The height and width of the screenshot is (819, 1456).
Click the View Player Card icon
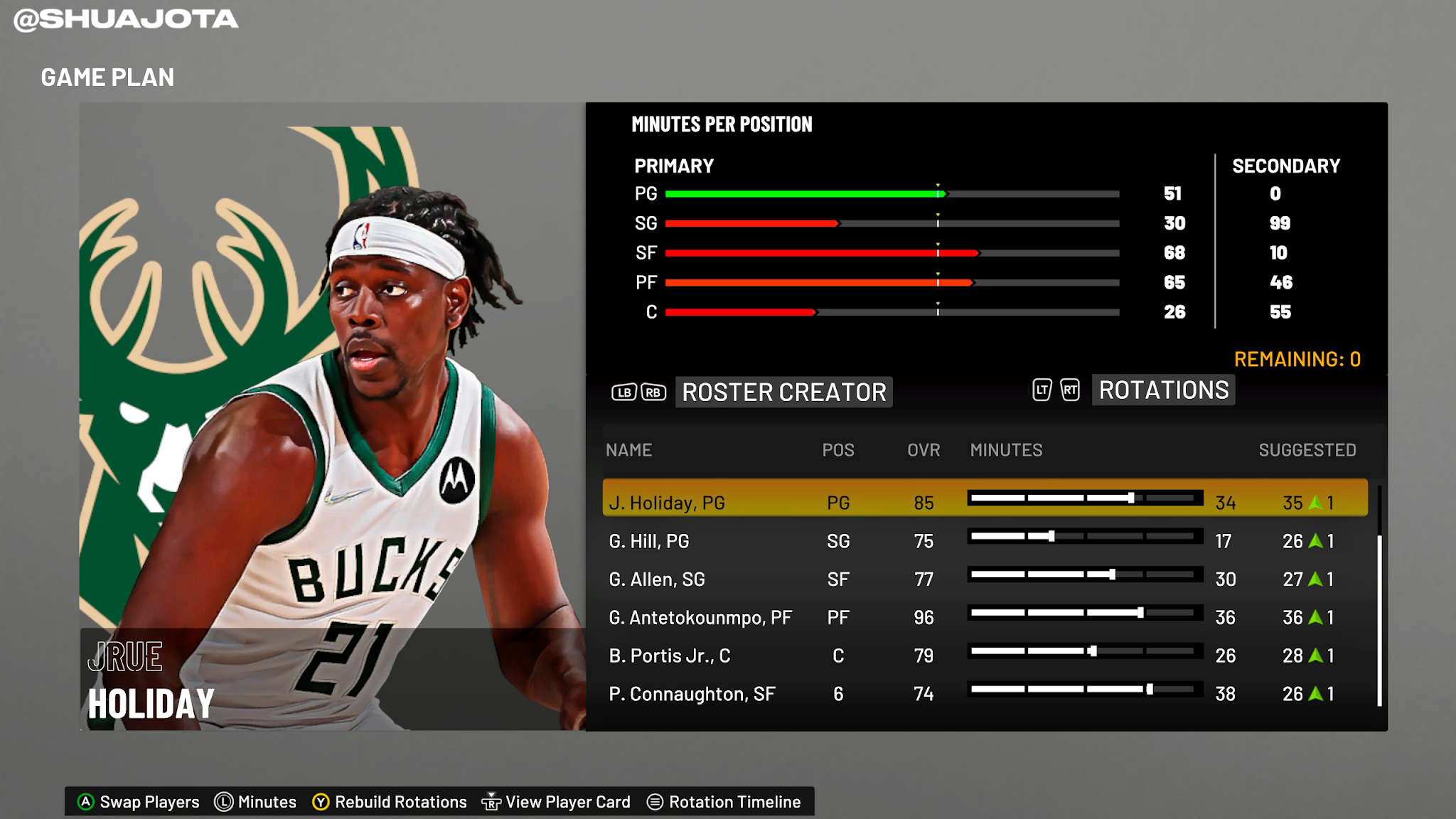coord(492,801)
